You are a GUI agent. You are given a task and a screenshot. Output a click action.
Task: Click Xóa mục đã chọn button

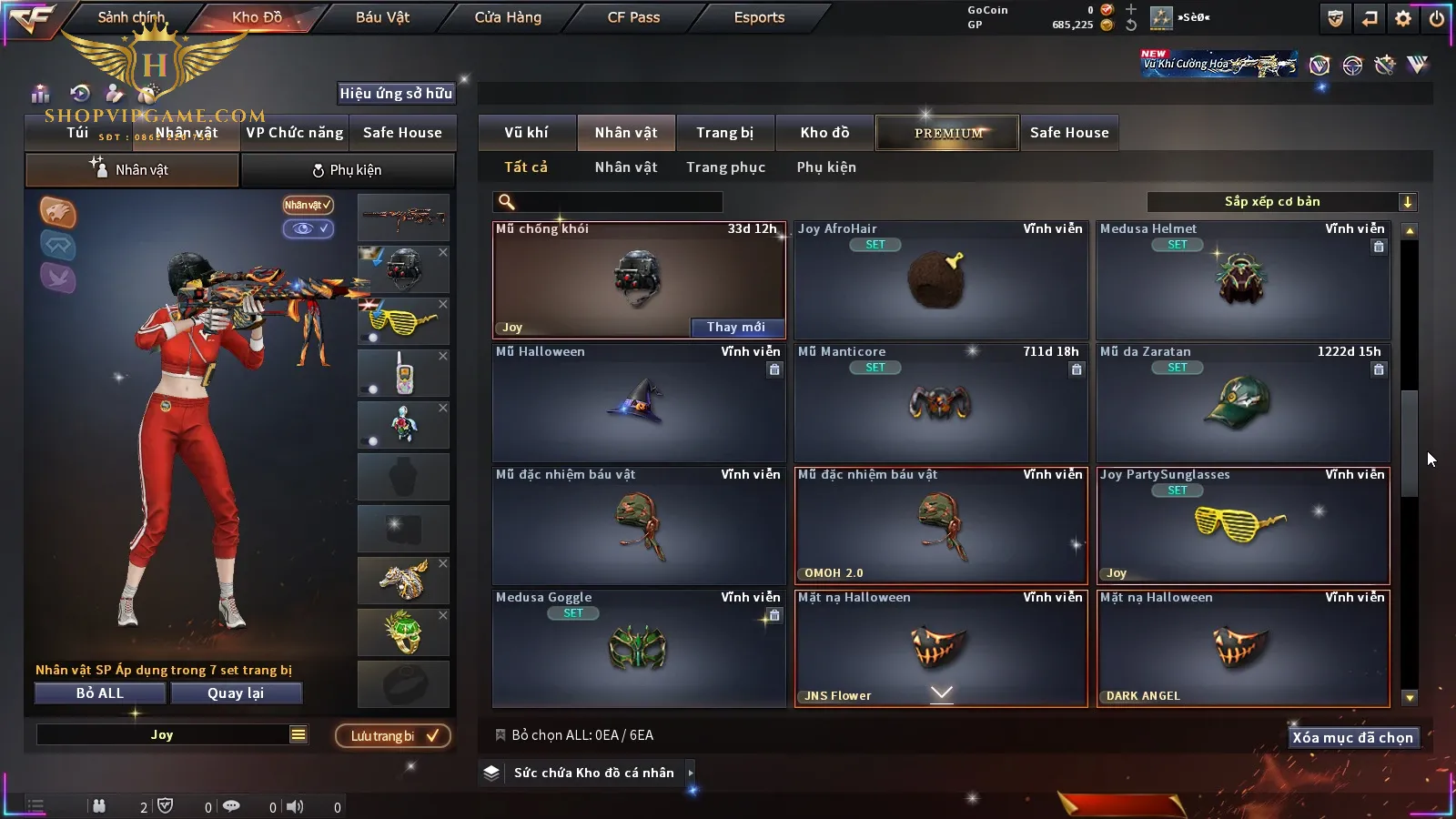(1352, 738)
